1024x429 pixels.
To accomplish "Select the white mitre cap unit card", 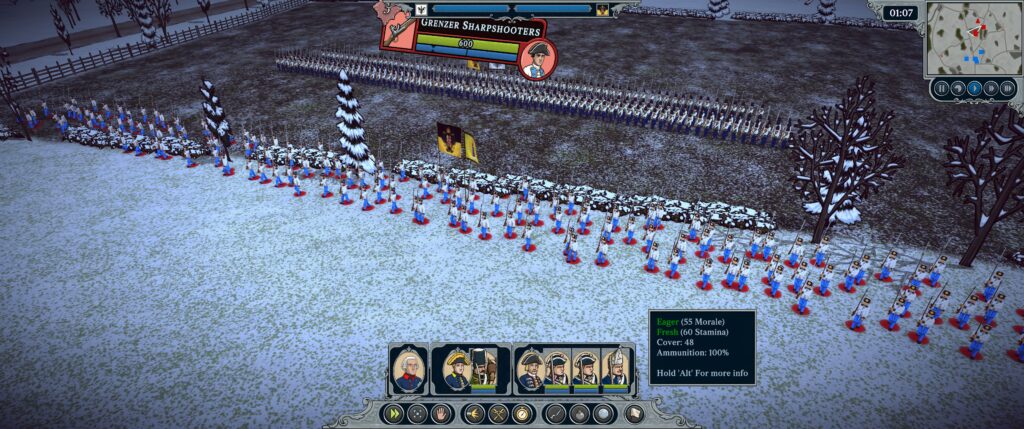I will tap(614, 369).
